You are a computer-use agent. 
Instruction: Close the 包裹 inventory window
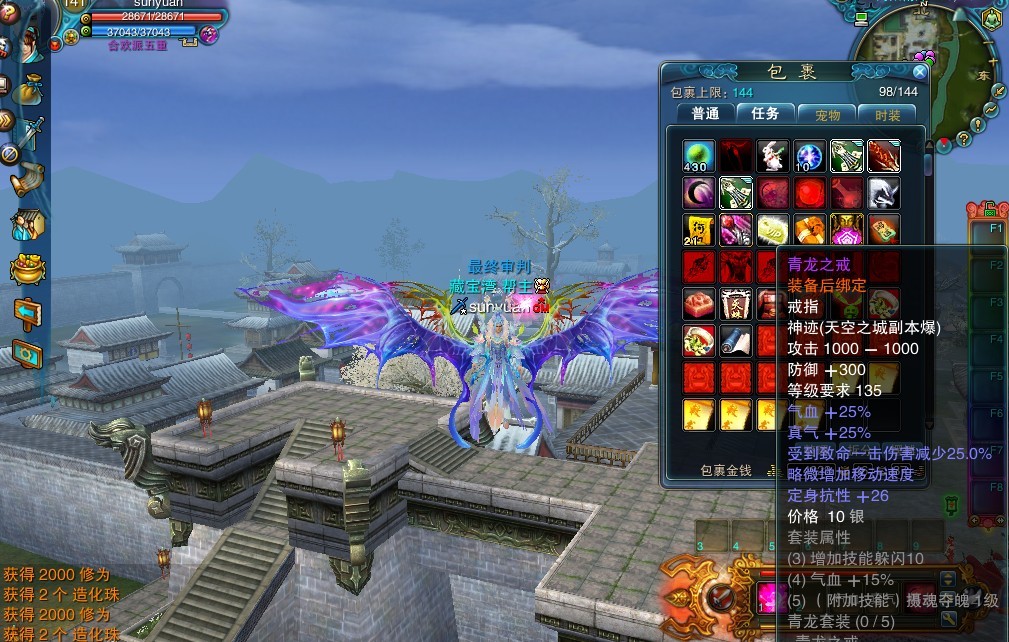919,71
